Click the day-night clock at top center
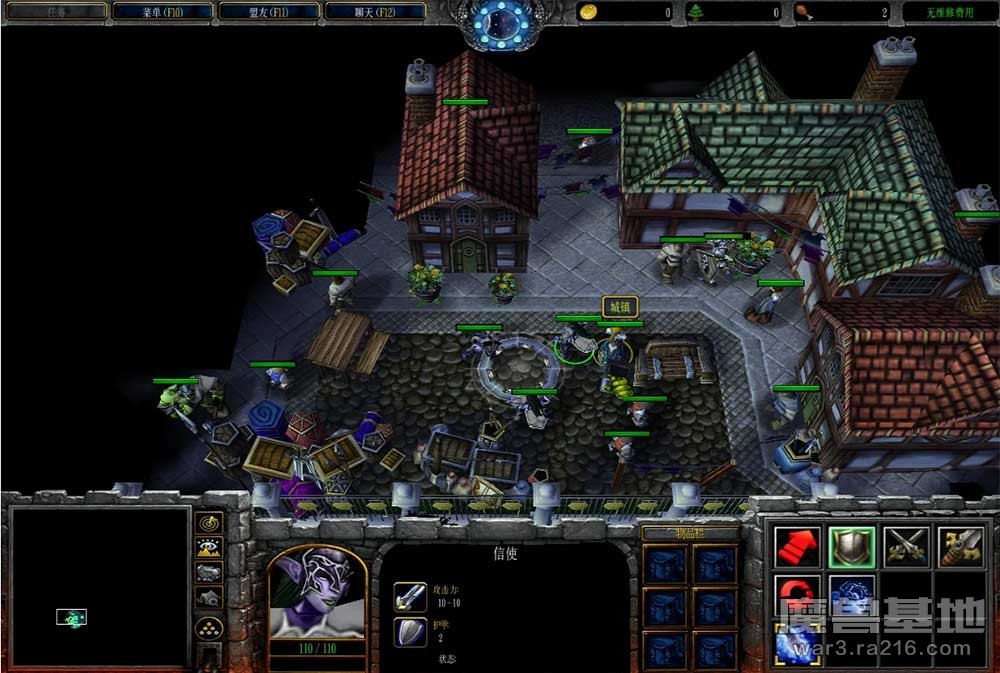Screen dimensions: 1000x673 pos(499,22)
